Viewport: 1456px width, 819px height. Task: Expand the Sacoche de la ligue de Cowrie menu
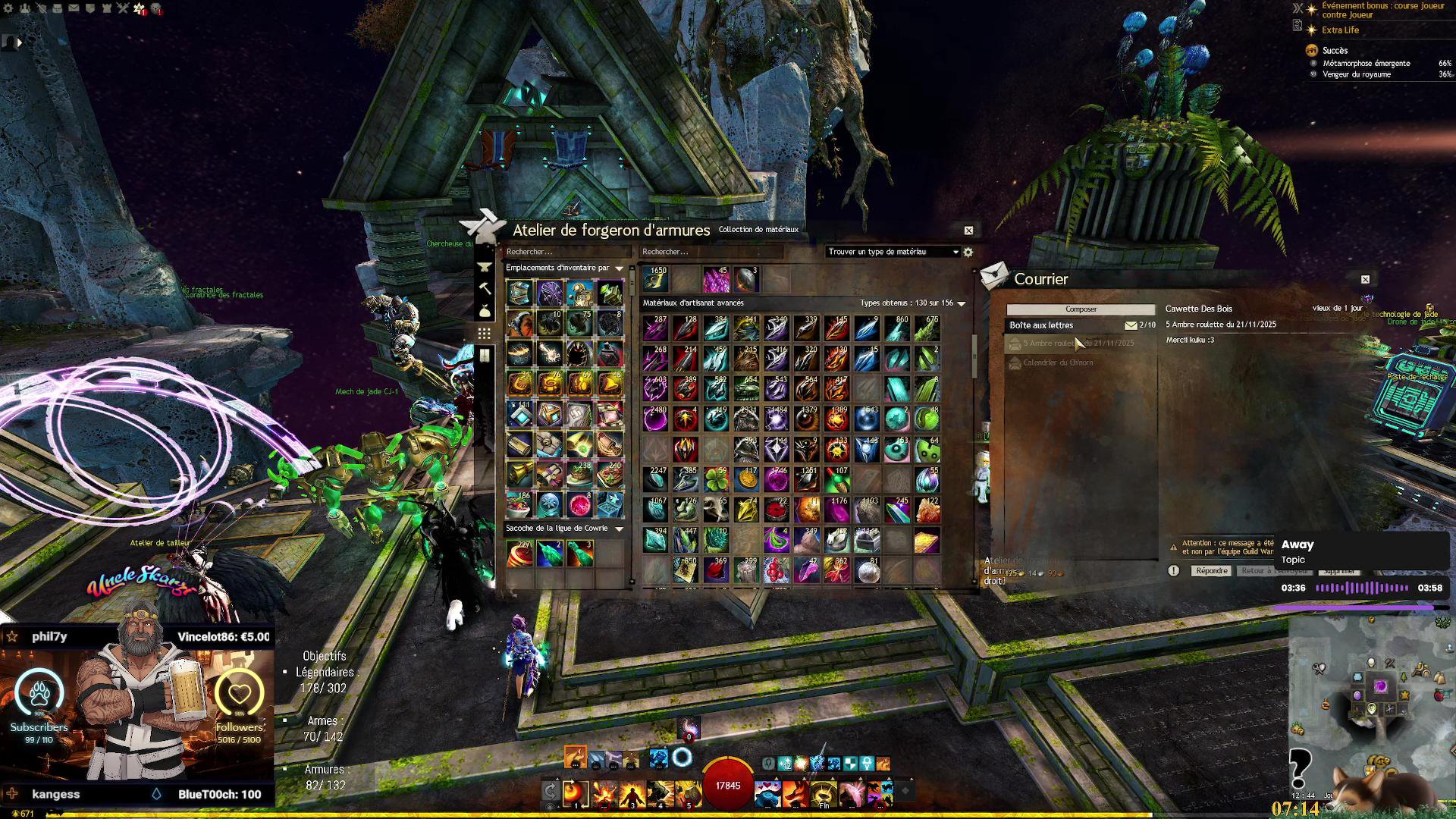pyautogui.click(x=619, y=529)
